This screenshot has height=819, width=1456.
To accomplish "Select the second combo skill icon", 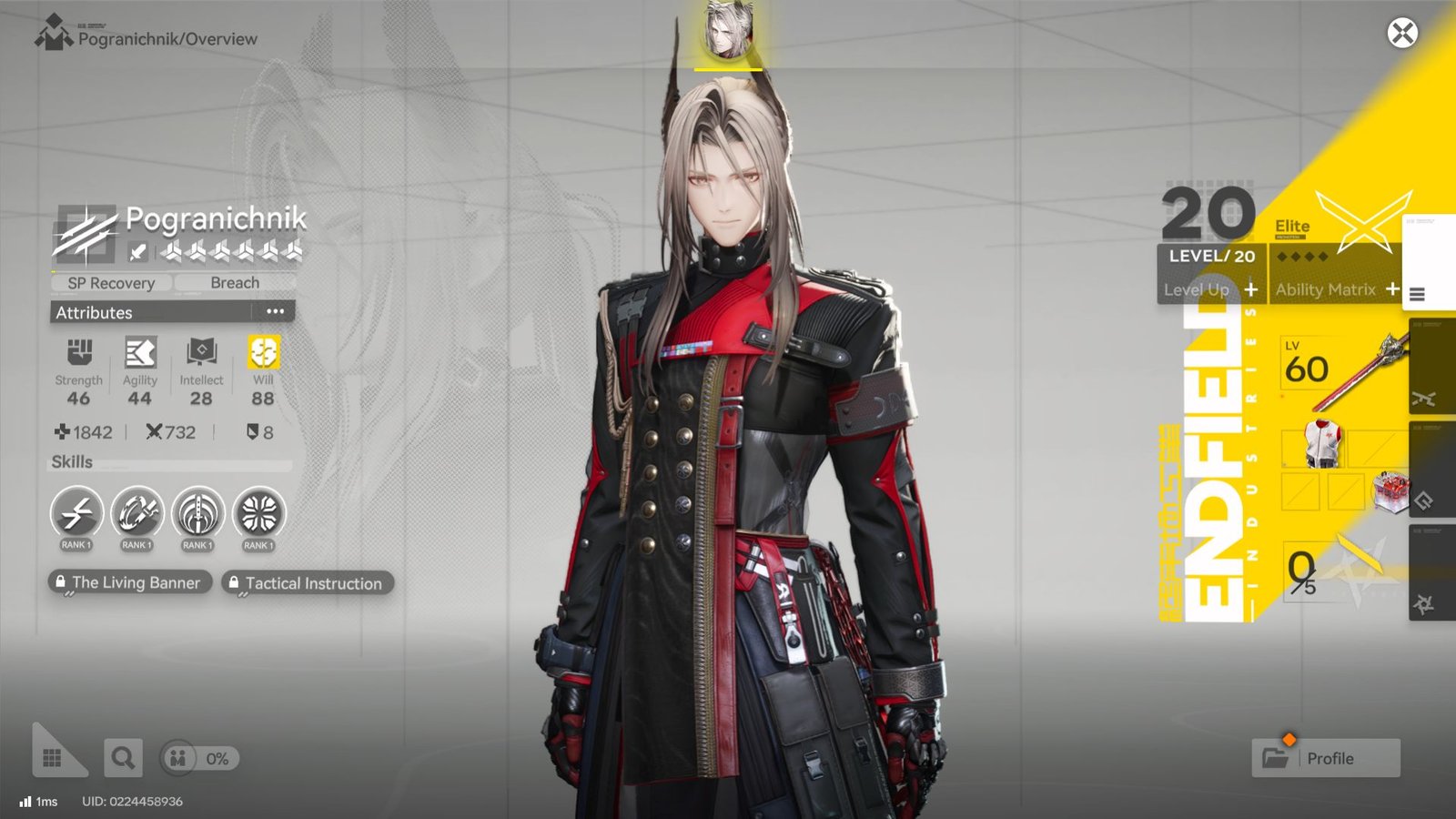I will pyautogui.click(x=136, y=516).
